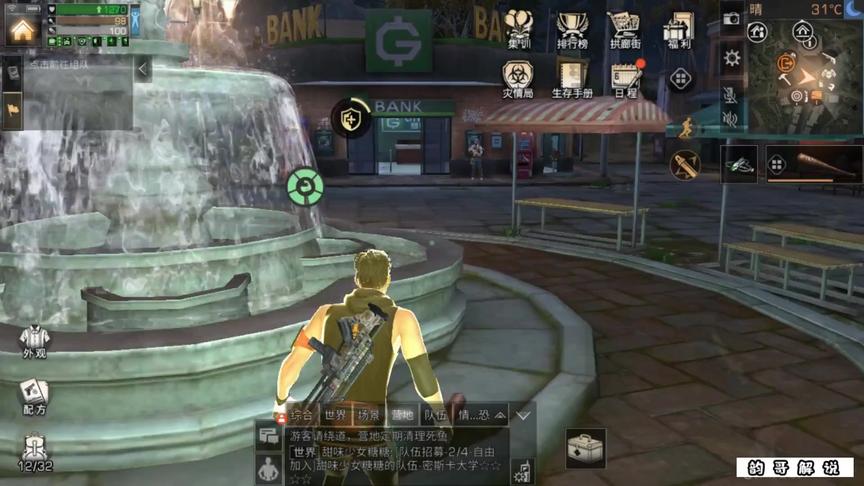The width and height of the screenshot is (864, 486).
Task: Open the 生存手册 survival handbook
Action: [x=572, y=78]
